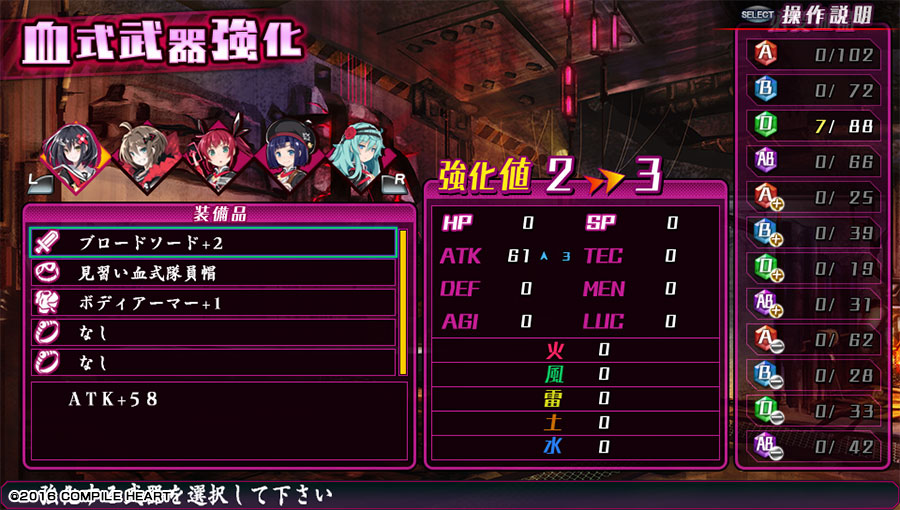This screenshot has height=510, width=900.
Task: Select the blue-haired girl with black hat
Action: pos(292,155)
